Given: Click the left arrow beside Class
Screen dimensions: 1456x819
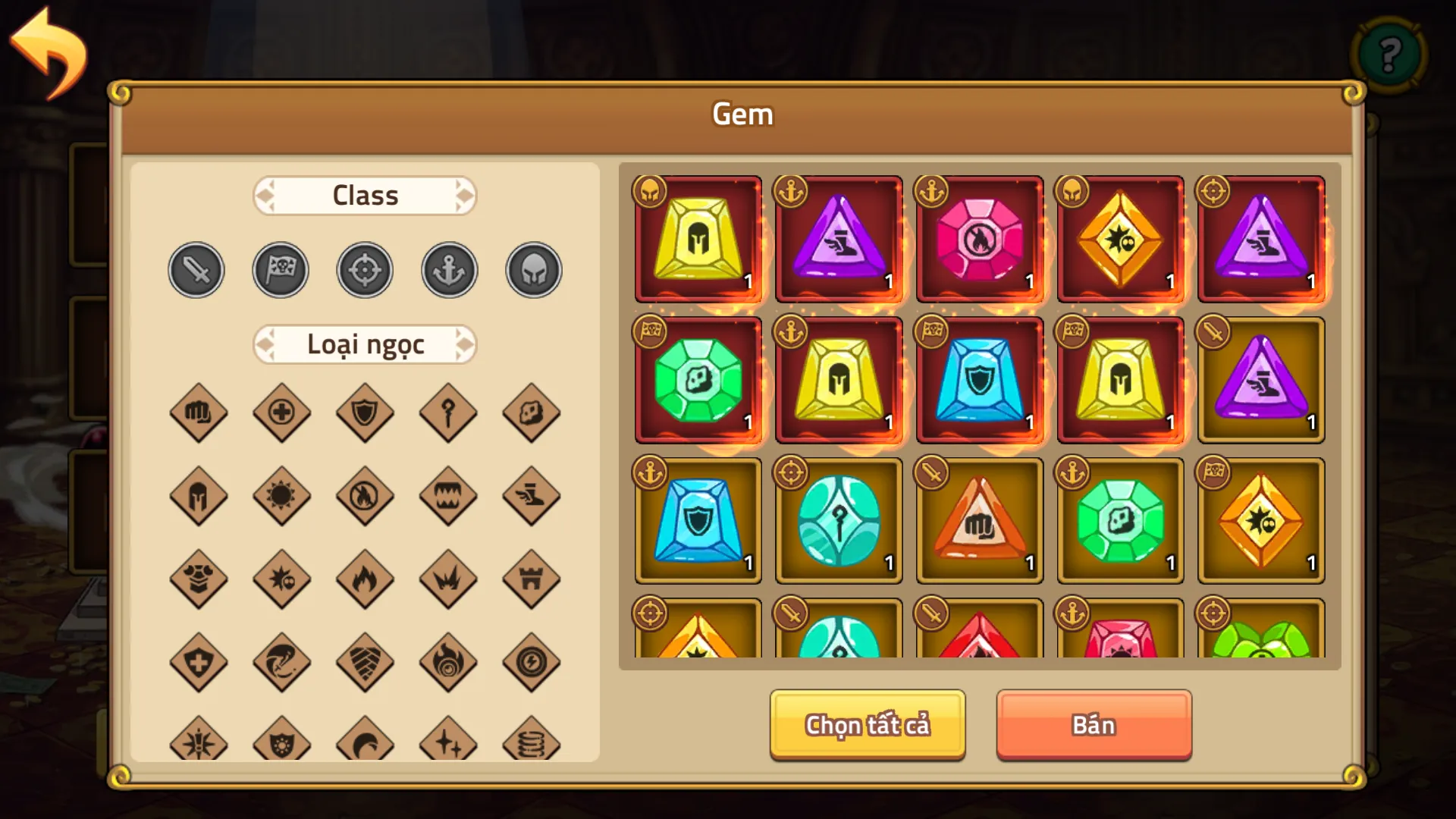Looking at the screenshot, I should 266,195.
